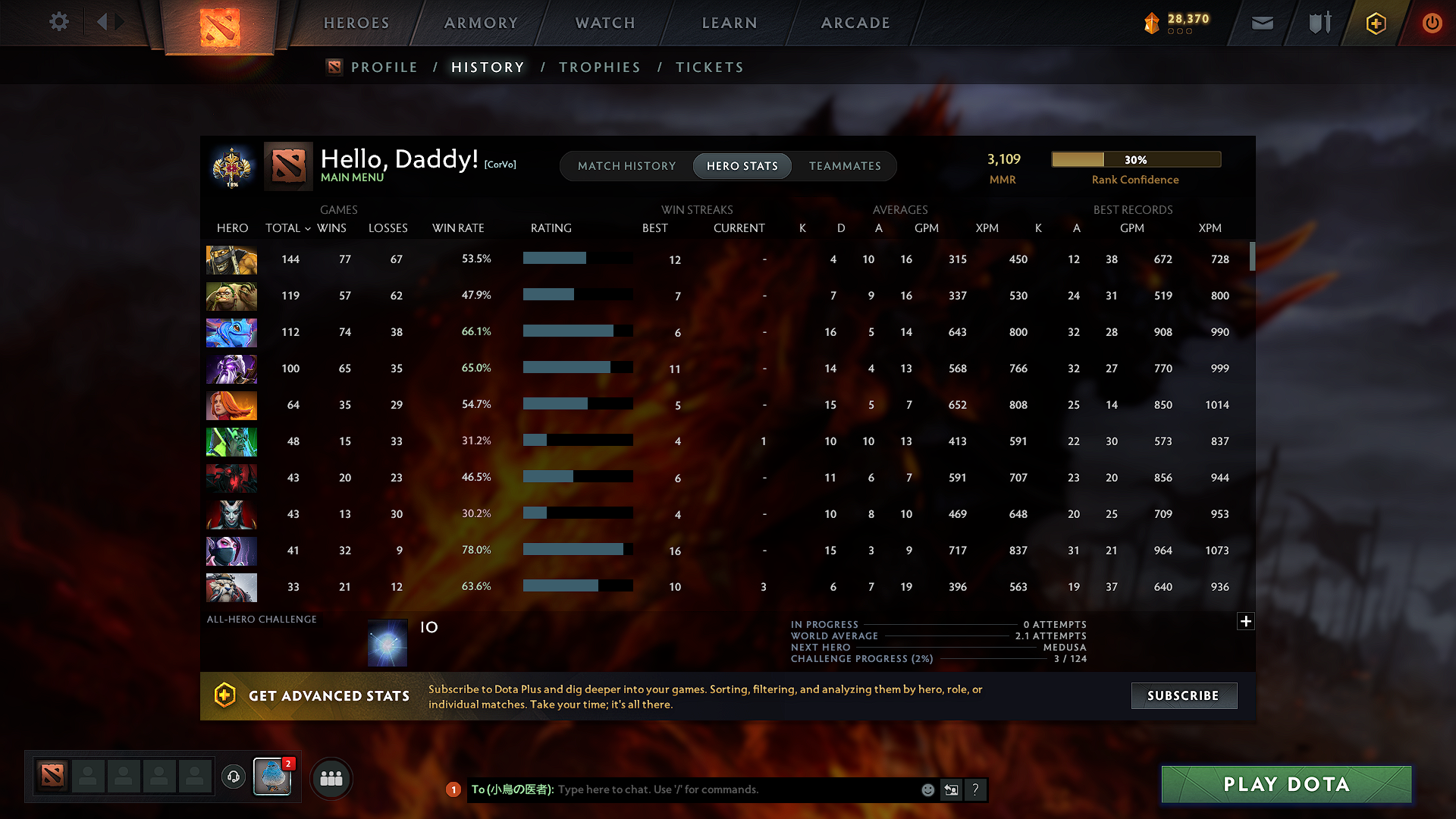The image size is (1456, 819).
Task: Open the WATCH menu item
Action: coord(604,23)
